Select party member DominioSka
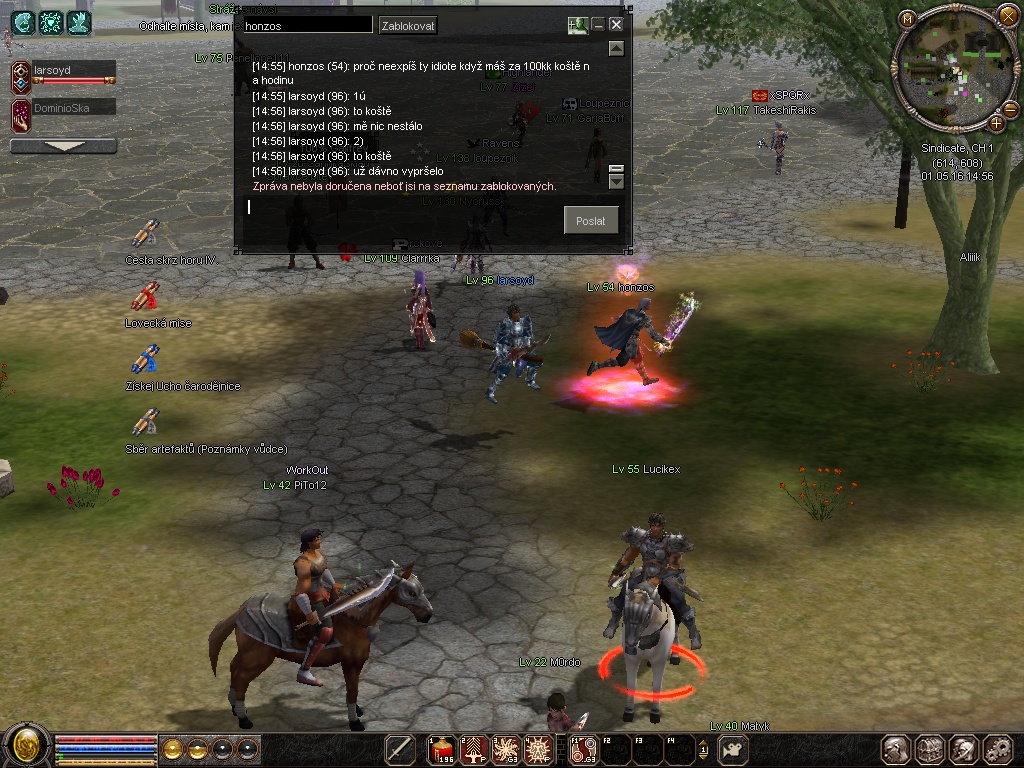1024x768 pixels. point(72,107)
